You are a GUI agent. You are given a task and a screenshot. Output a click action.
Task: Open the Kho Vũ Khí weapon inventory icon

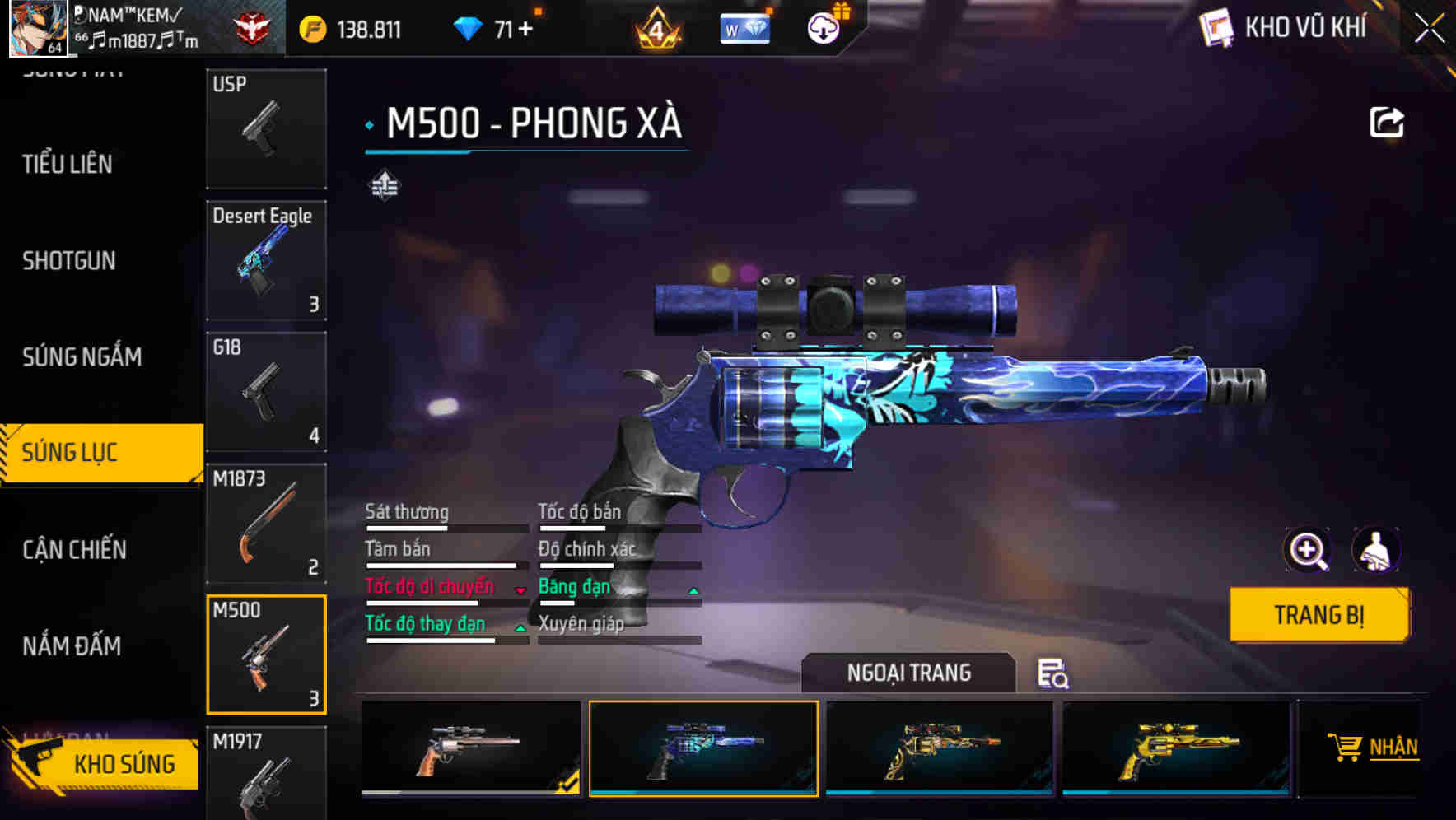pos(1216,27)
